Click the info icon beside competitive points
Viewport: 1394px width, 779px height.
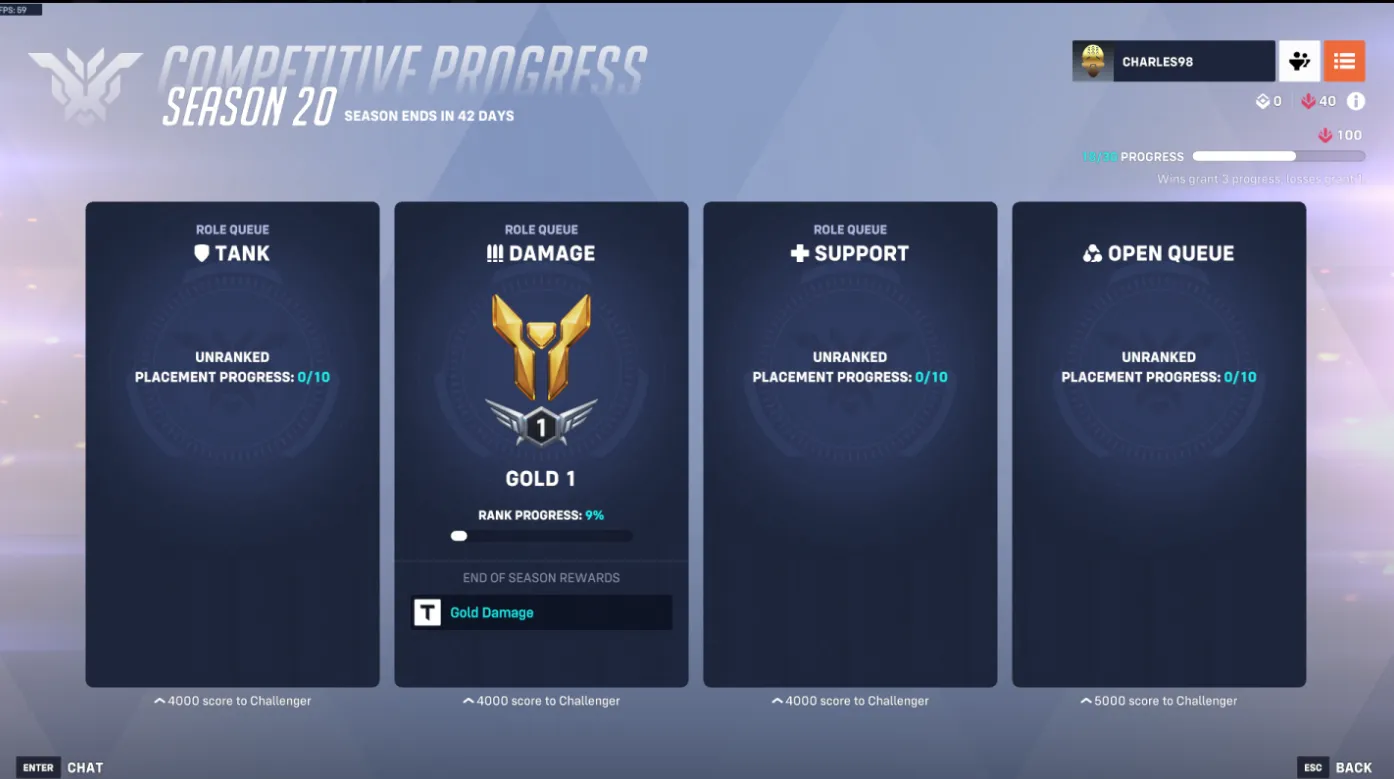1356,100
